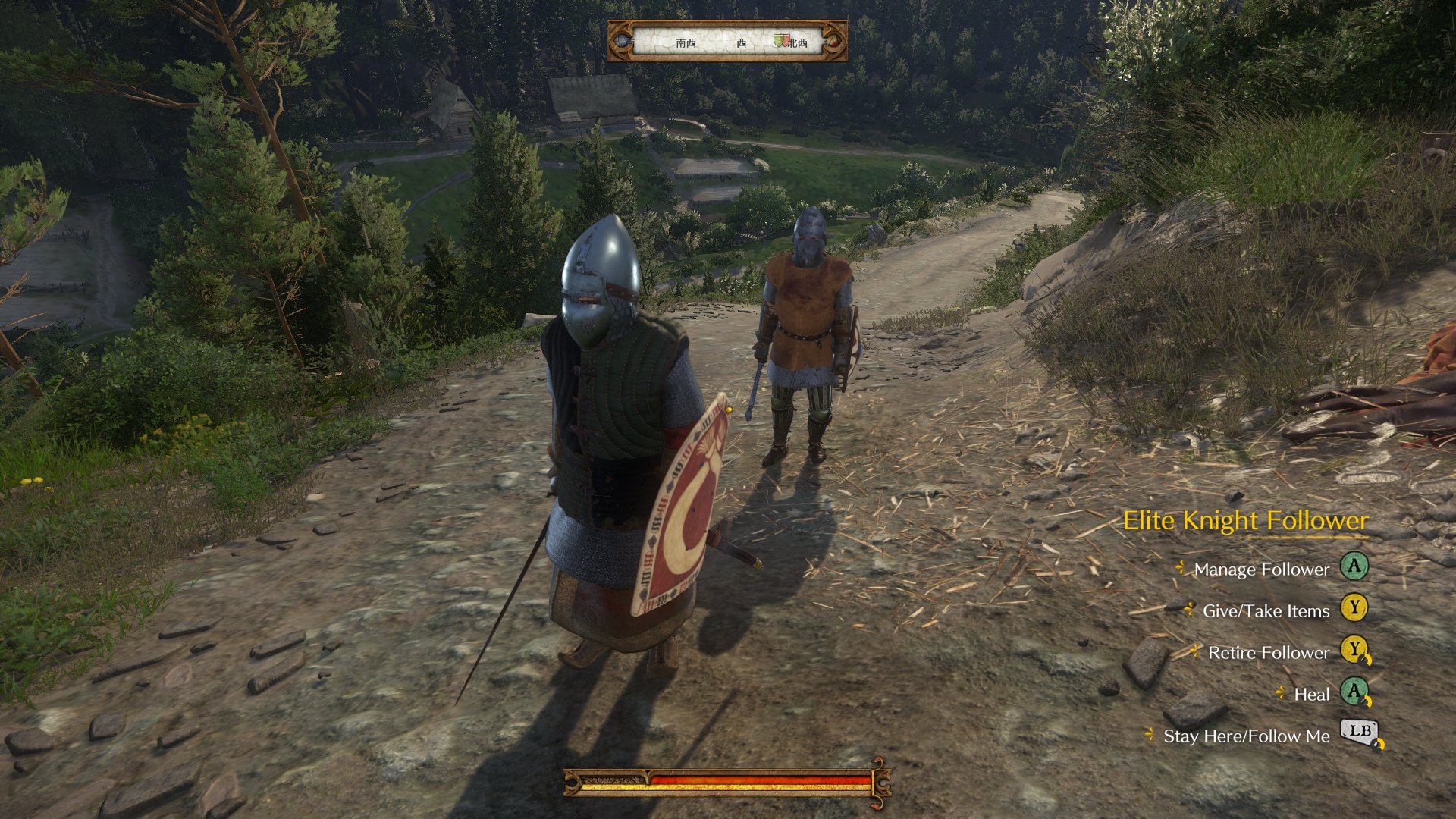Select the Manage Follower option
1456x819 pixels.
coord(1261,570)
